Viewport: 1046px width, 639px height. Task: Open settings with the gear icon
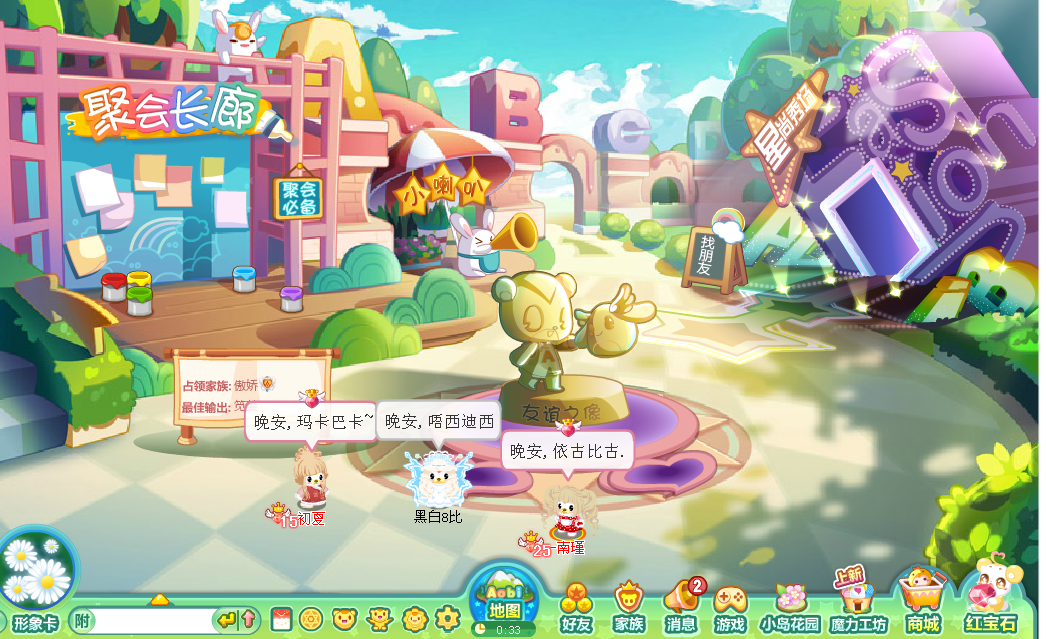point(447,620)
